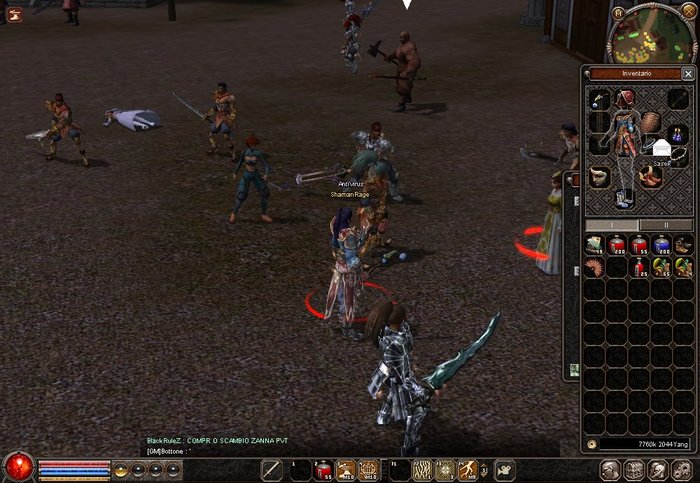Viewport: 700px width, 483px height.
Task: Click the last round menu button, bottom-right
Action: pos(682,470)
